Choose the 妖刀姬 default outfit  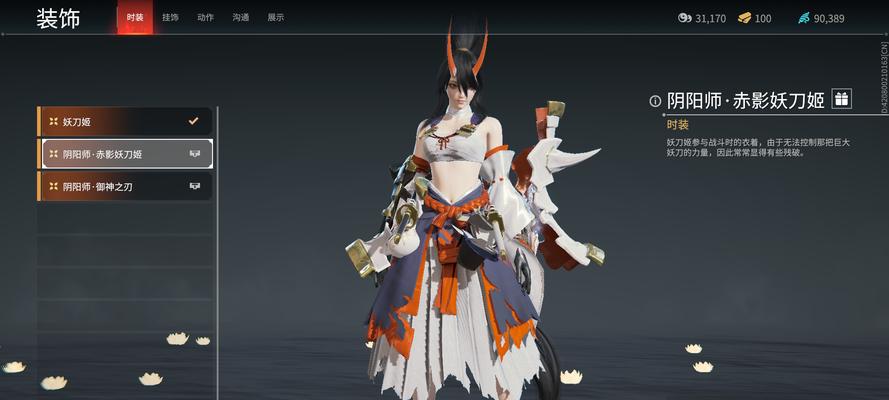click(125, 122)
